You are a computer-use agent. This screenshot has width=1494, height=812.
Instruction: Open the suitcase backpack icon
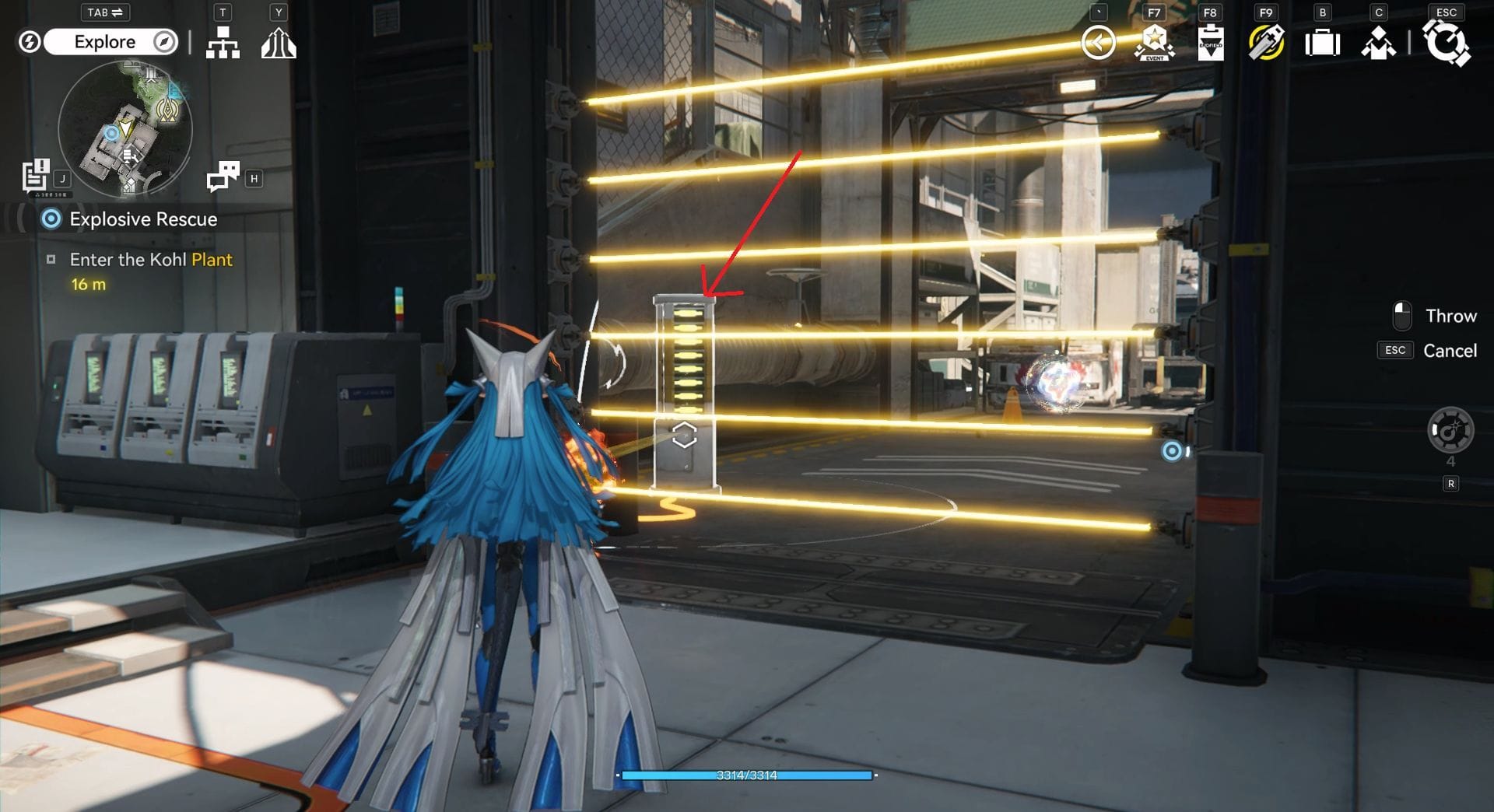pos(1322,43)
